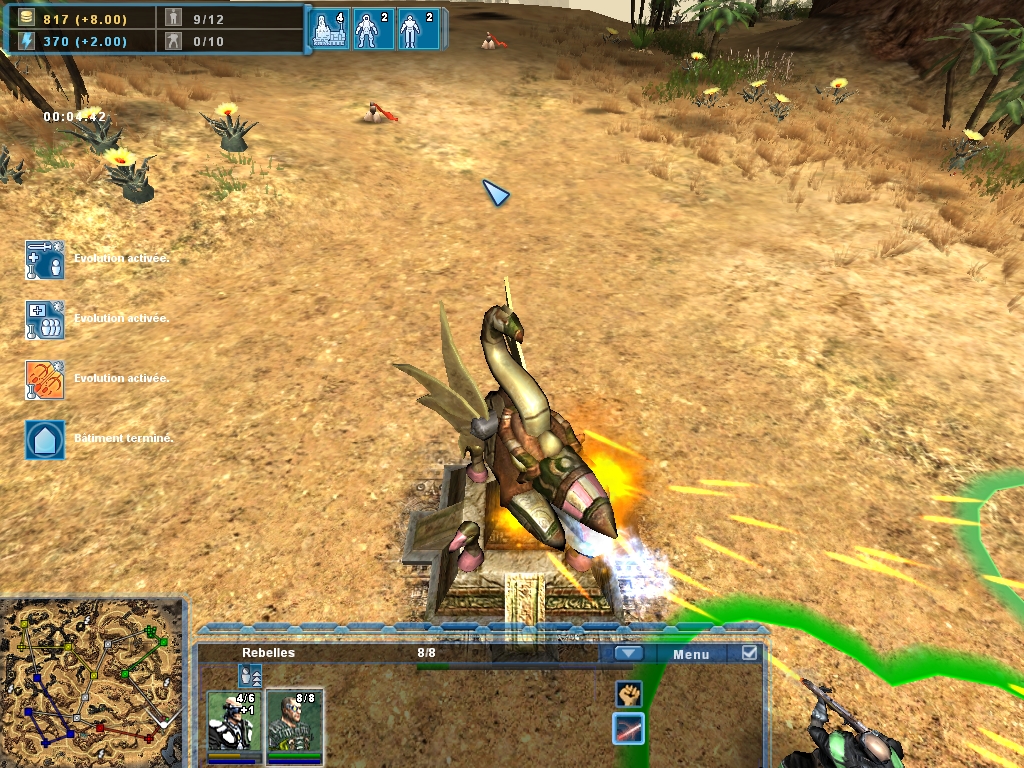1024x768 pixels.
Task: Select the factory building group icon
Action: [330, 29]
